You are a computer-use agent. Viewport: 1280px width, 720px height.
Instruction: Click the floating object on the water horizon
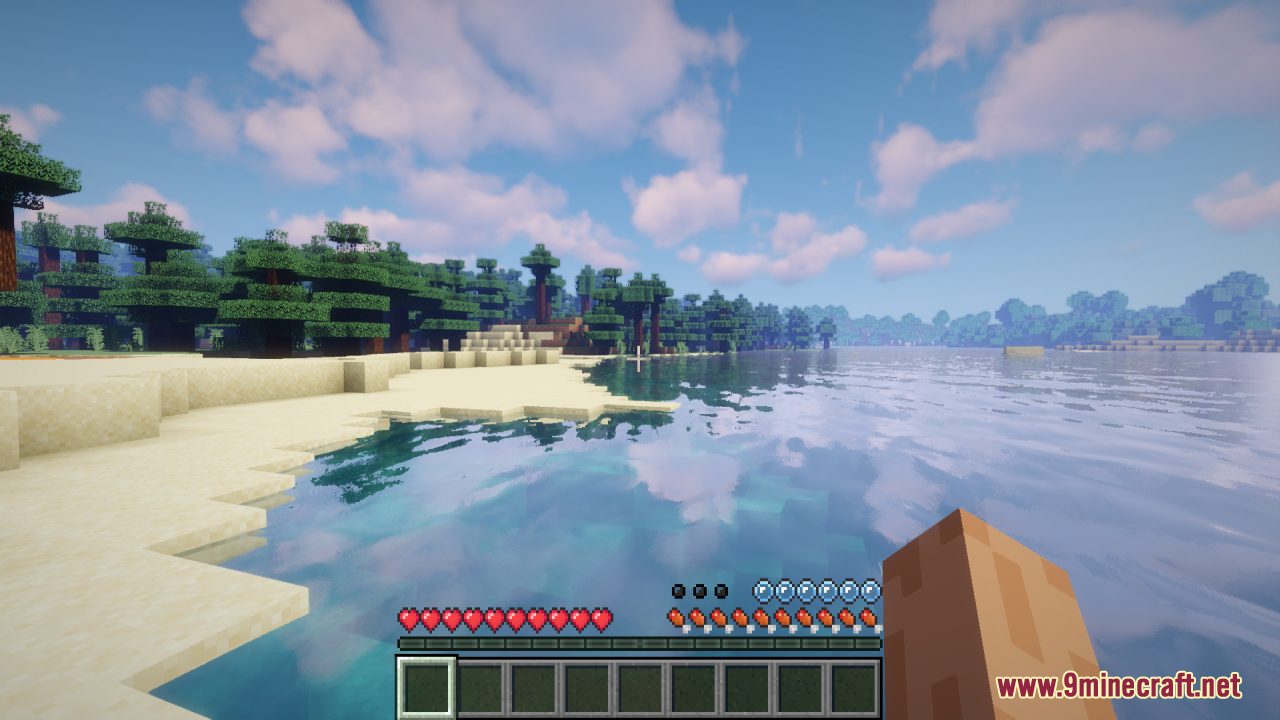point(1022,349)
